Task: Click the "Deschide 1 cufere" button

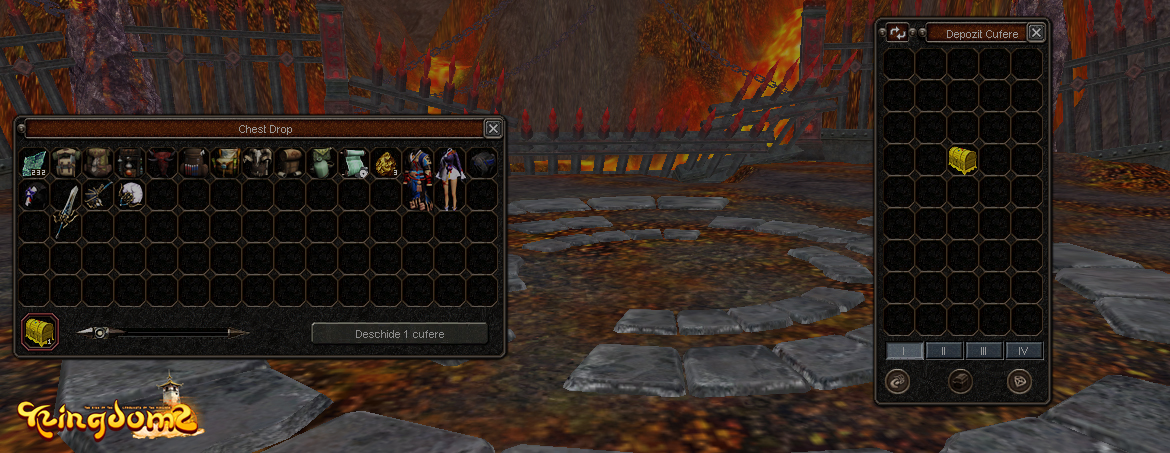Action: coord(399,334)
